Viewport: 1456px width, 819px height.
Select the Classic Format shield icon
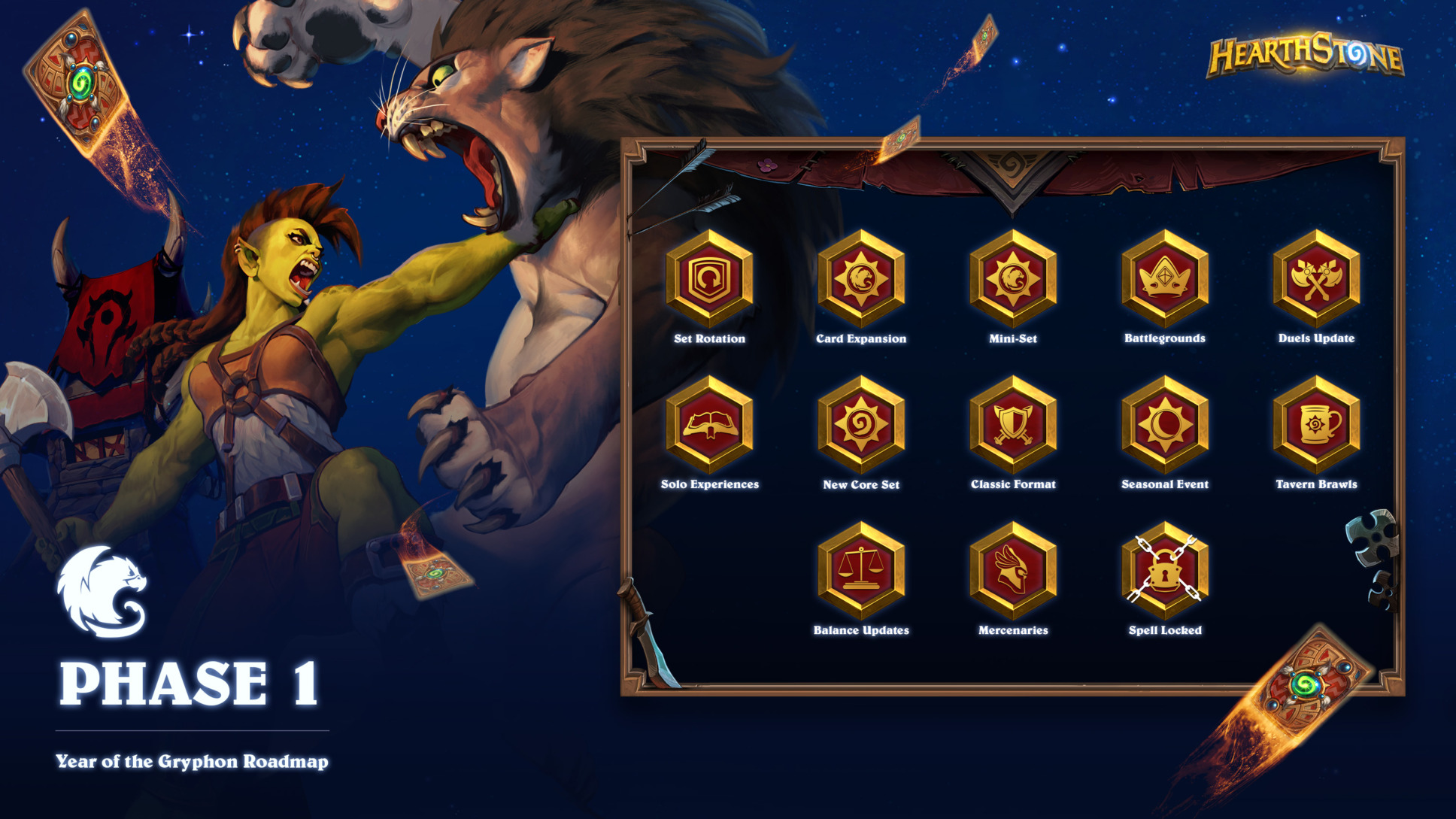pos(1013,425)
